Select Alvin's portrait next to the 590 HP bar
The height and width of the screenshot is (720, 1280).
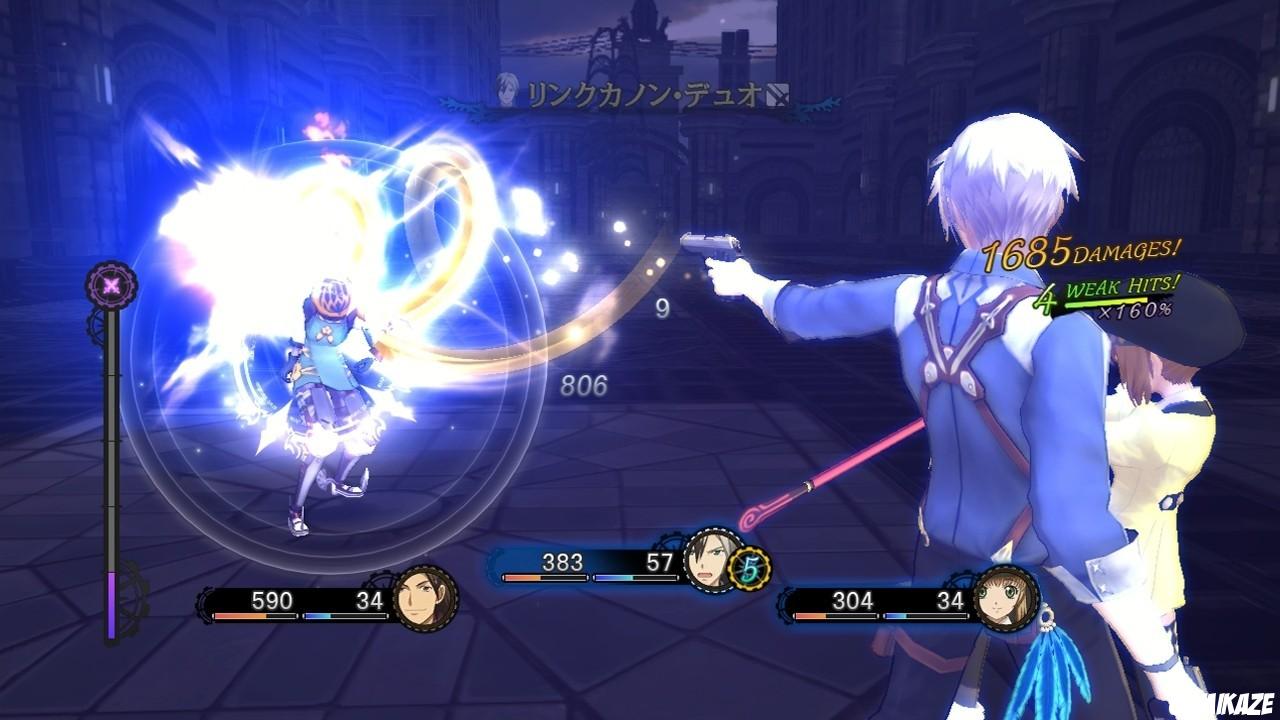point(426,603)
